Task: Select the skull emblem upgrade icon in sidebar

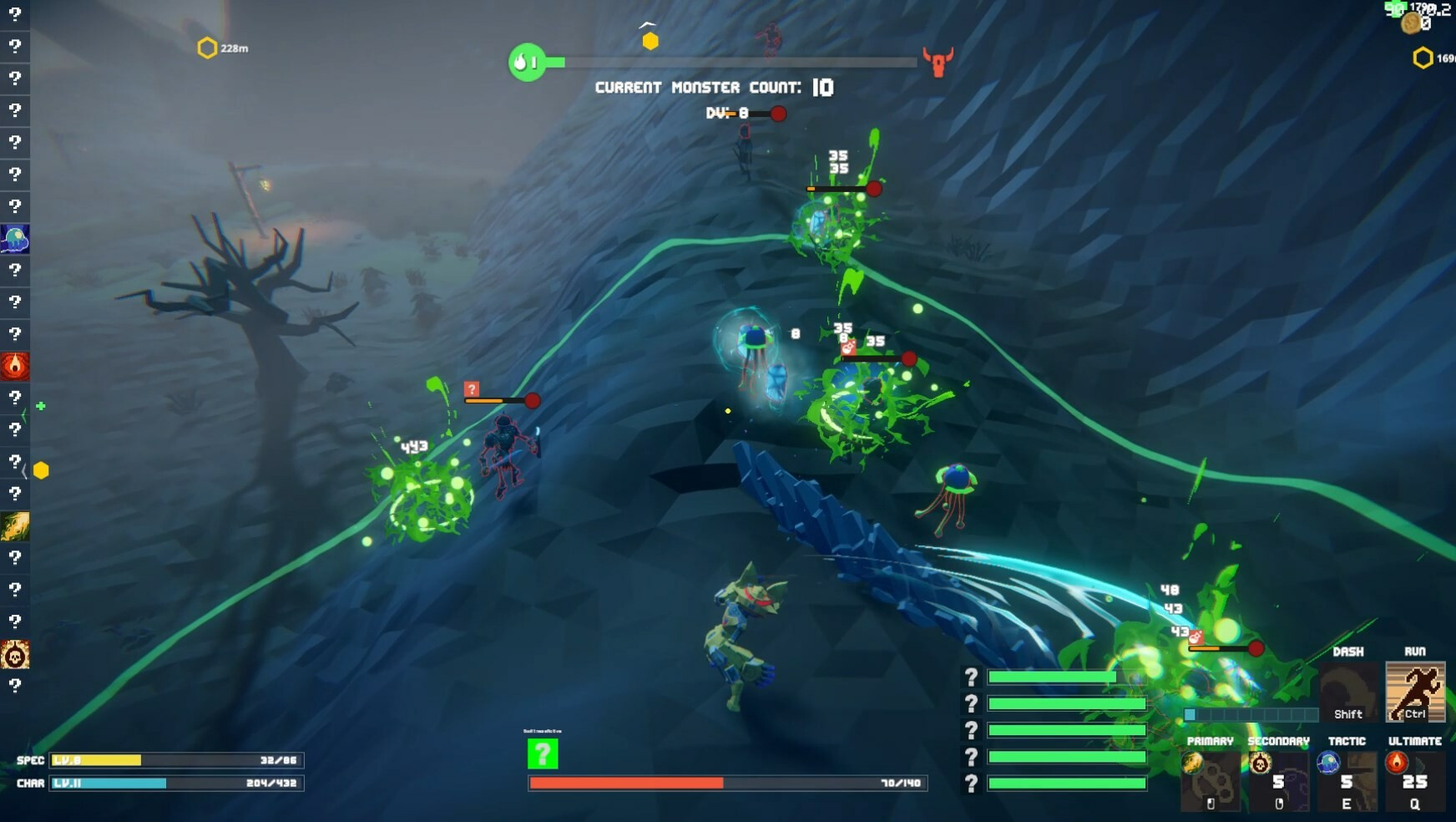Action: point(15,654)
